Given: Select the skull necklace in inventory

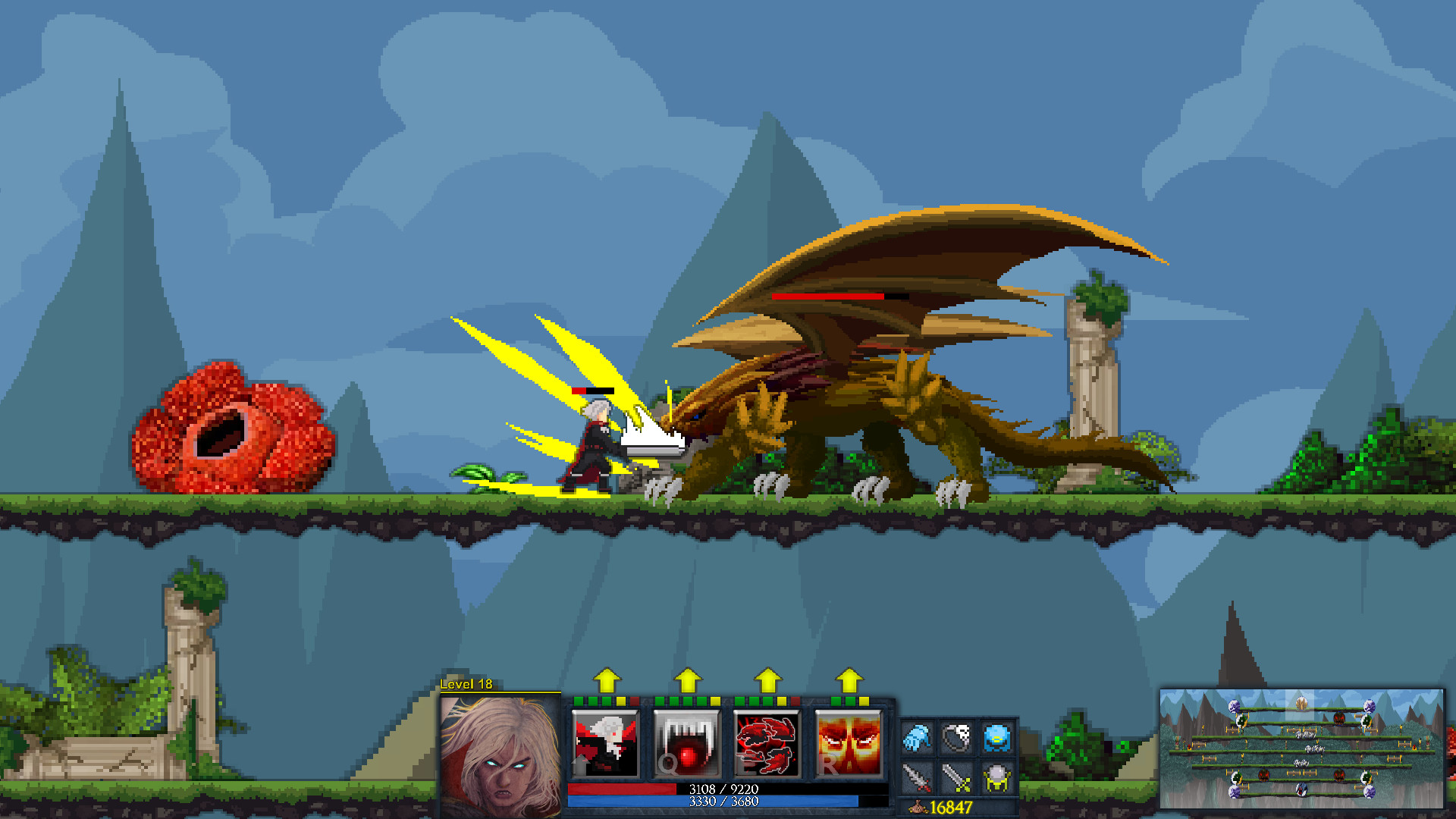Looking at the screenshot, I should (957, 737).
